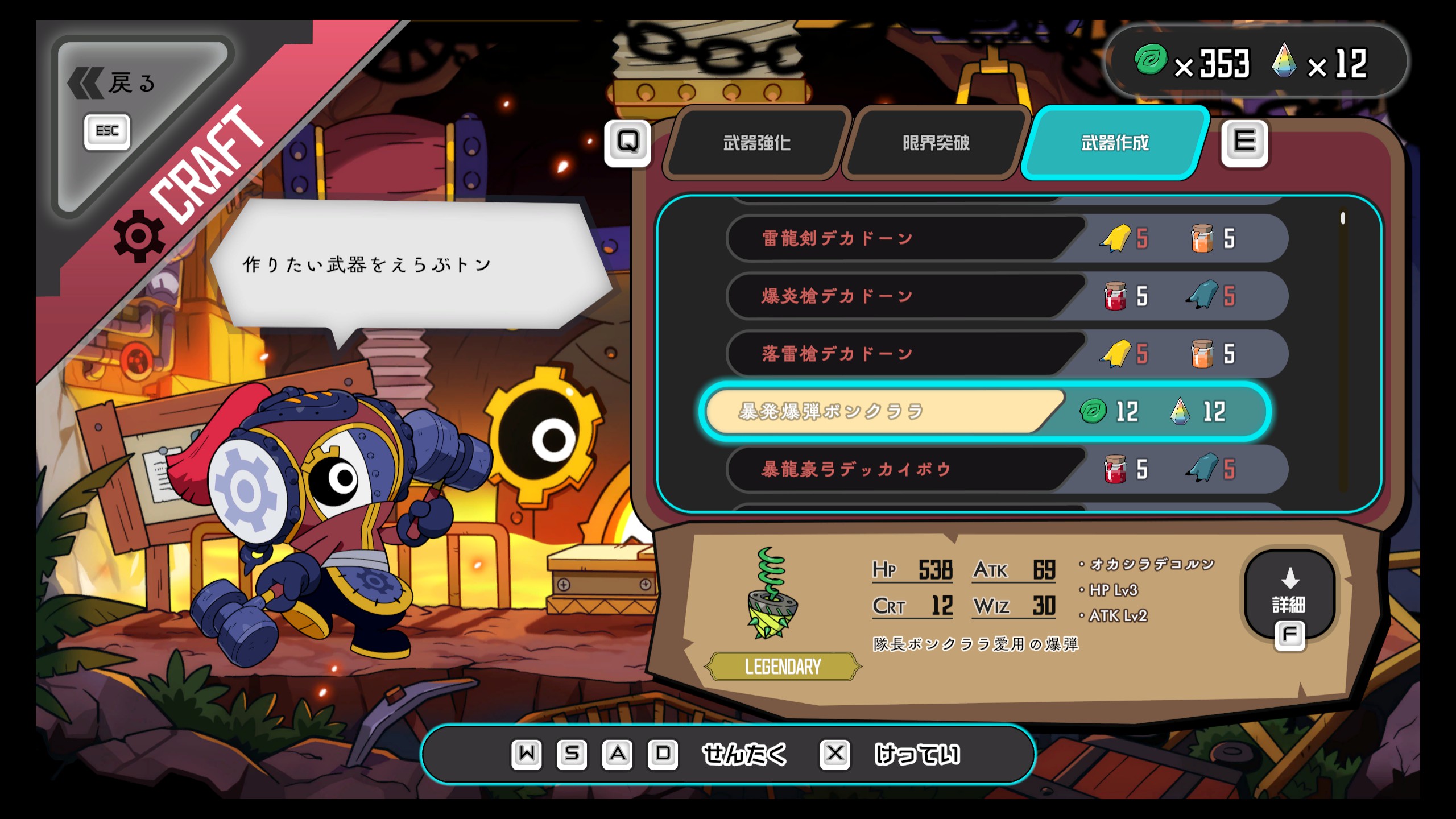Image resolution: width=1456 pixels, height=819 pixels.
Task: Choose the 暴龍豪弓デッカイボウ recipe
Action: pos(904,469)
